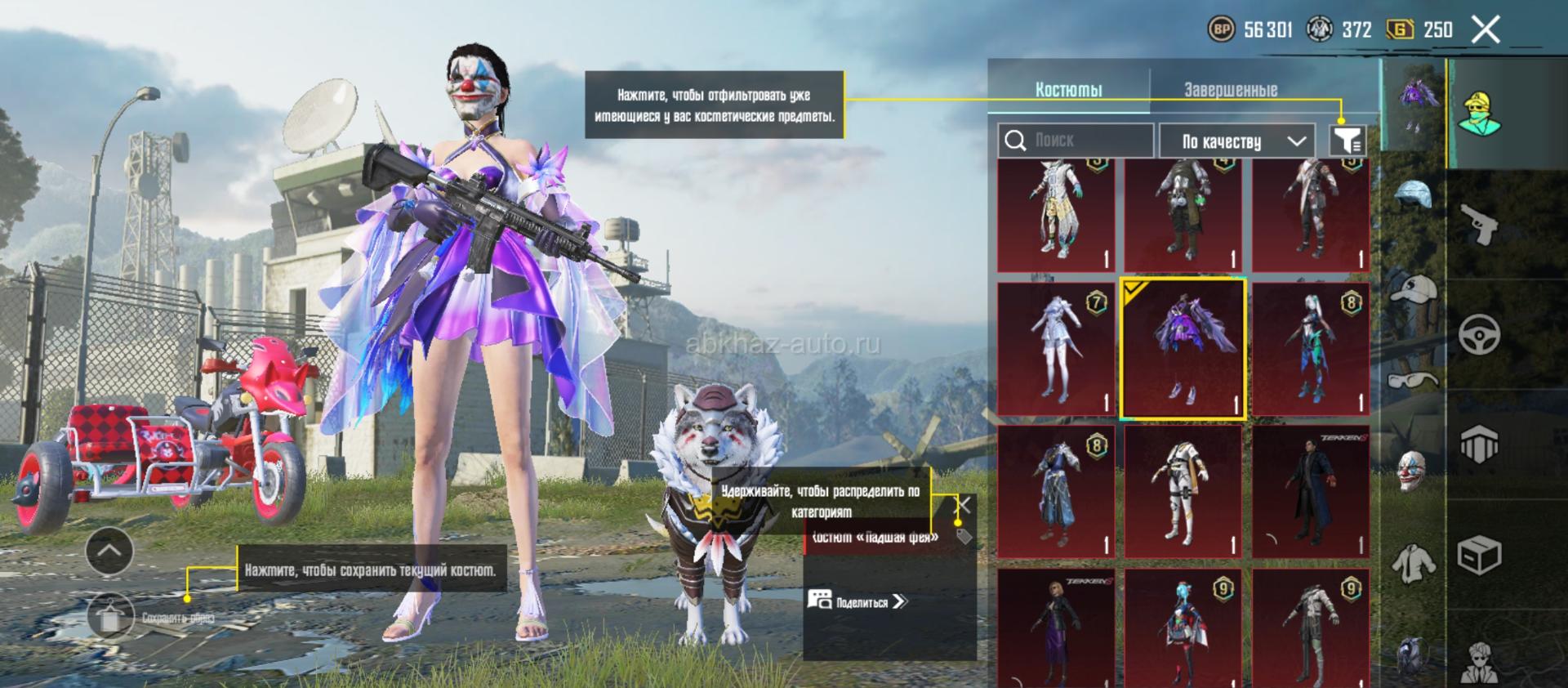Open the Завершенные tab
The width and height of the screenshot is (1568, 688).
[x=1231, y=89]
